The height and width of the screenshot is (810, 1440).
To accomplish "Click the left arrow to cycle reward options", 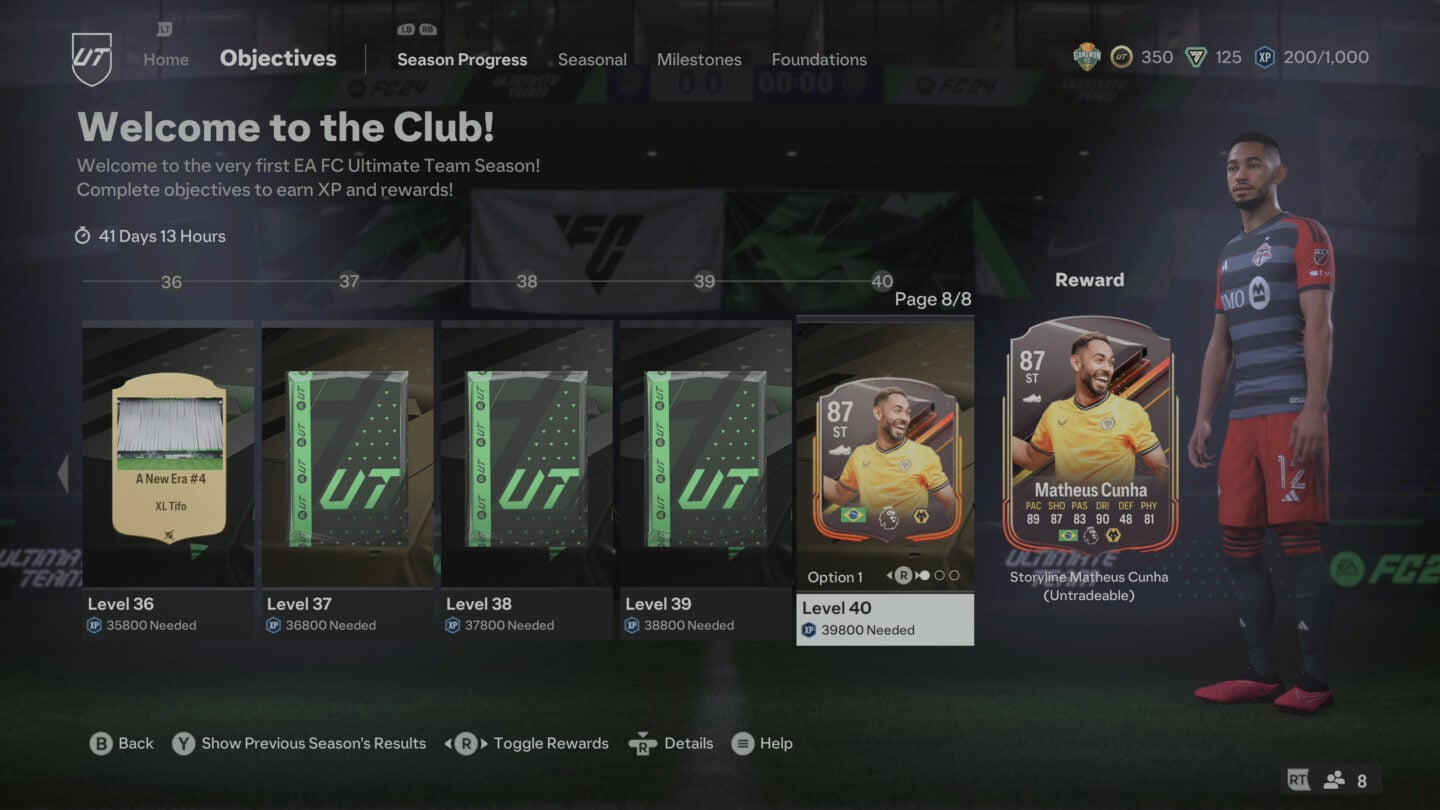I will pyautogui.click(x=889, y=576).
